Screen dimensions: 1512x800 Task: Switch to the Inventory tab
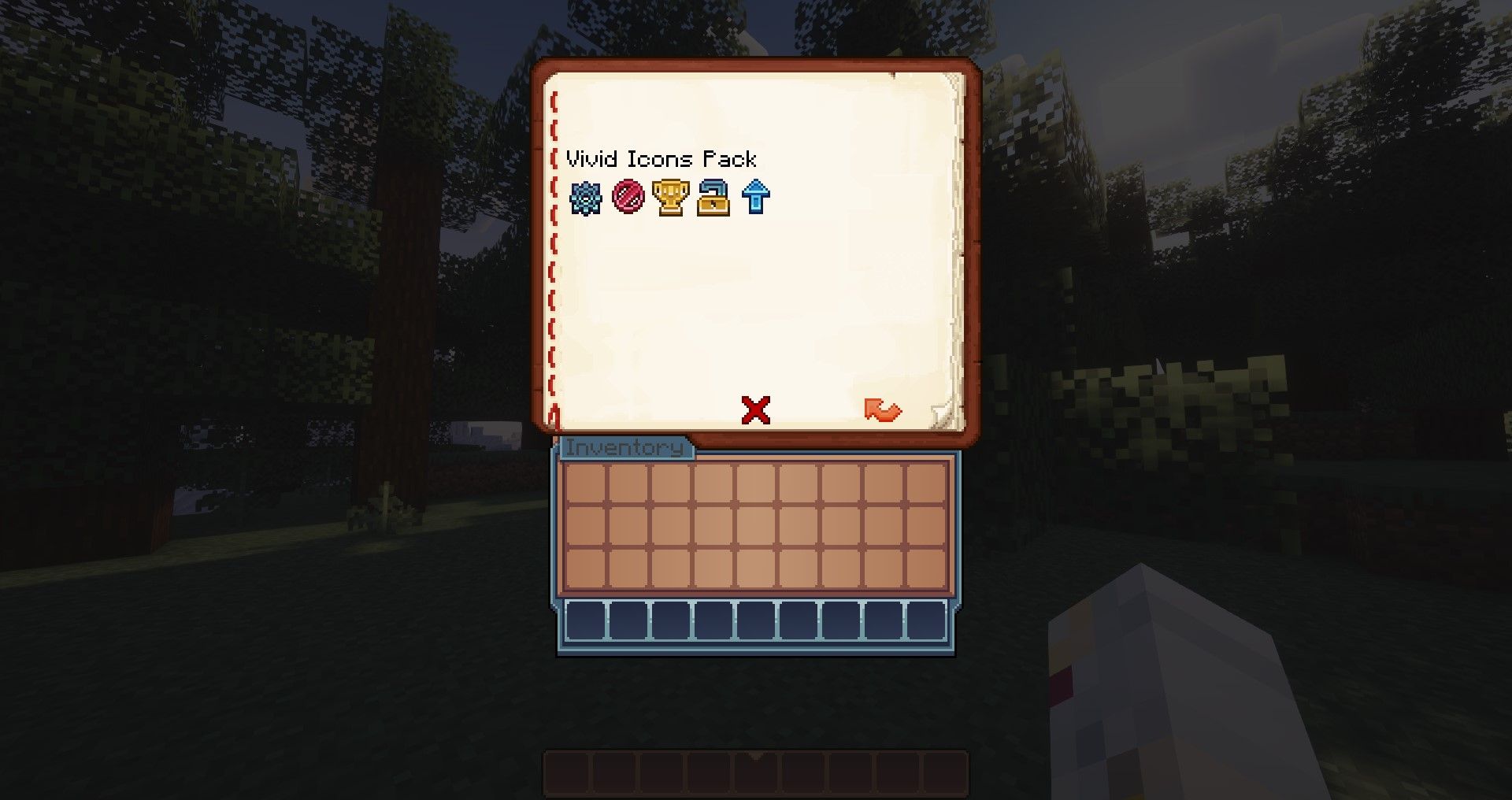(x=626, y=450)
